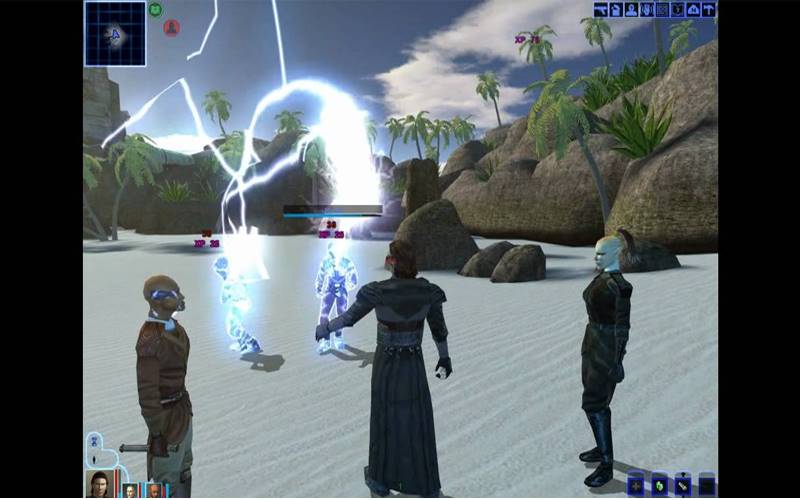Image resolution: width=800 pixels, height=500 pixels.
Task: Toggle the blue figure party-mode icon
Action: [94, 444]
